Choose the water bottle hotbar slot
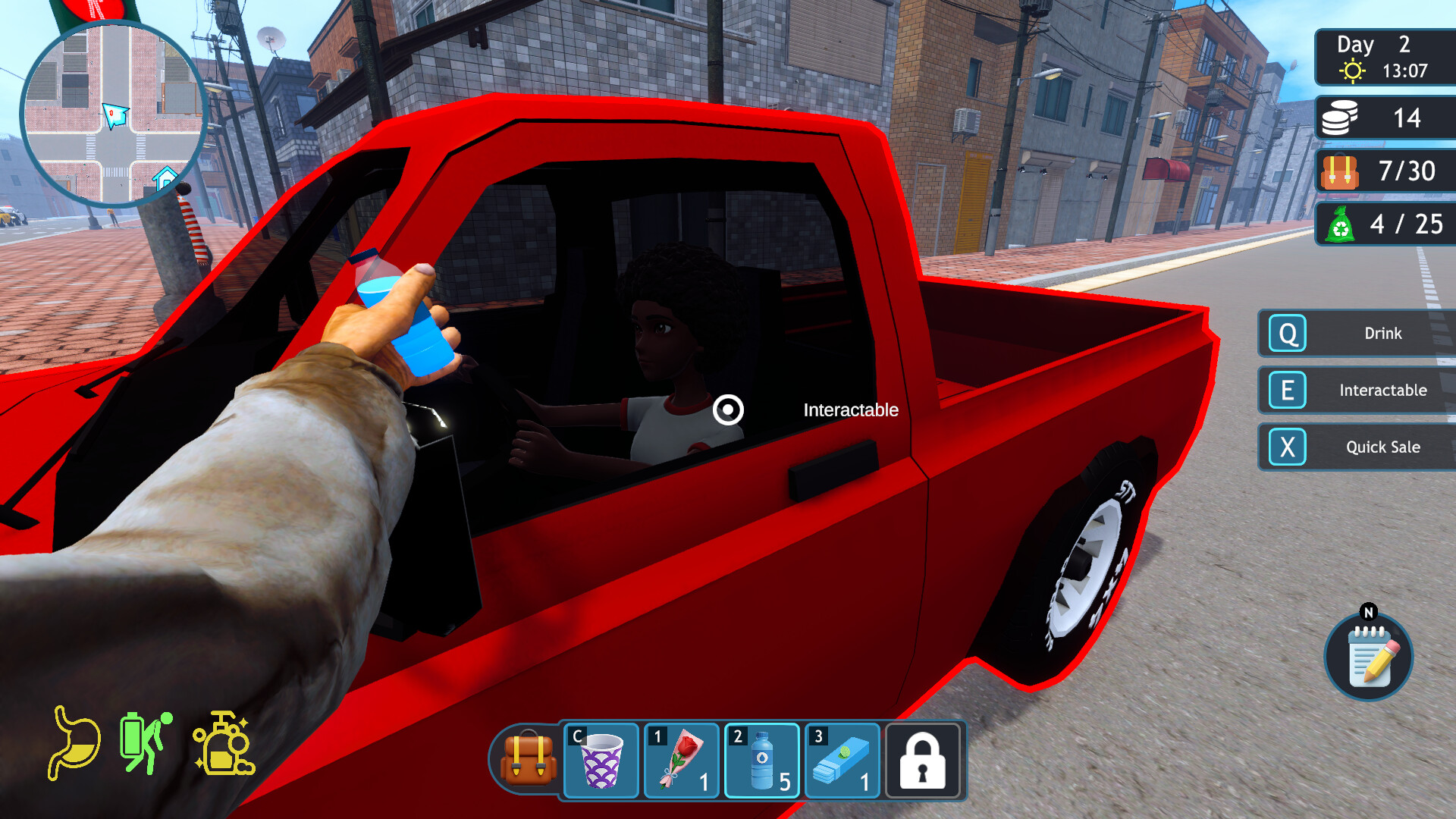This screenshot has height=819, width=1456. (x=762, y=760)
